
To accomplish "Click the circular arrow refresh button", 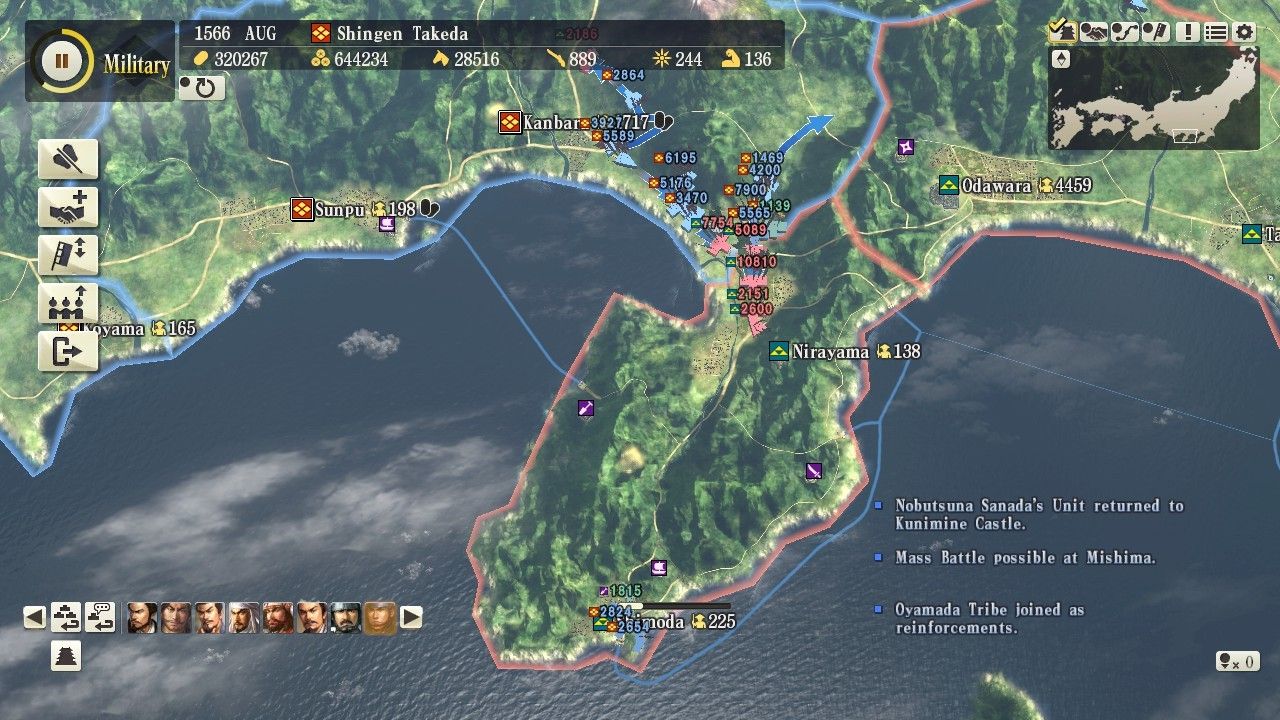I will 202,88.
